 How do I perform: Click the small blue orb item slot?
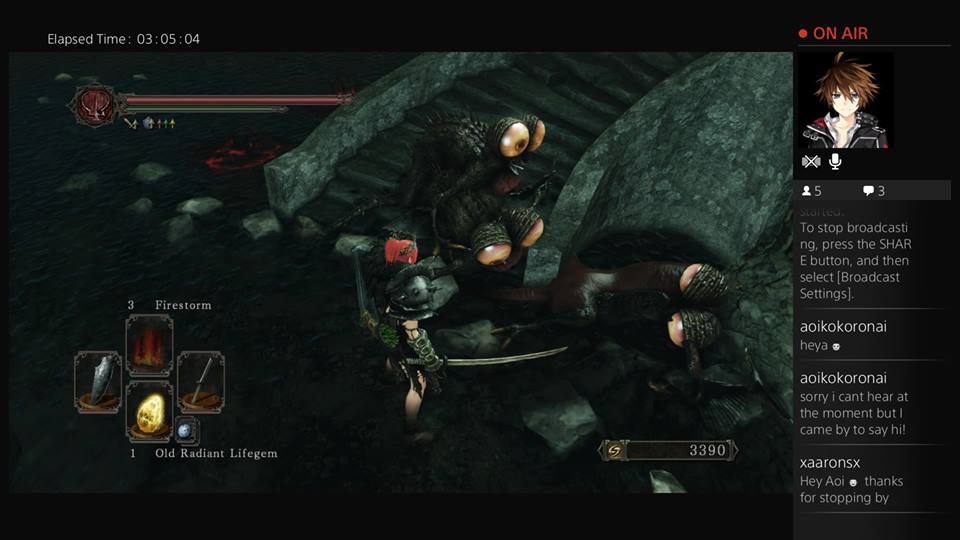(x=186, y=431)
